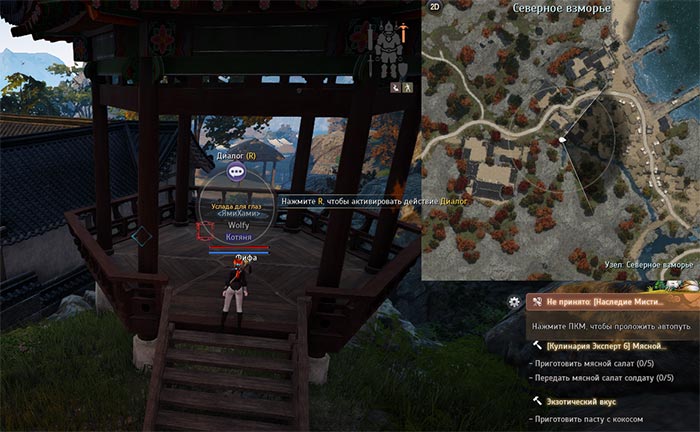Toggle the 2D minimap mode button
This screenshot has width=700, height=432.
click(435, 7)
